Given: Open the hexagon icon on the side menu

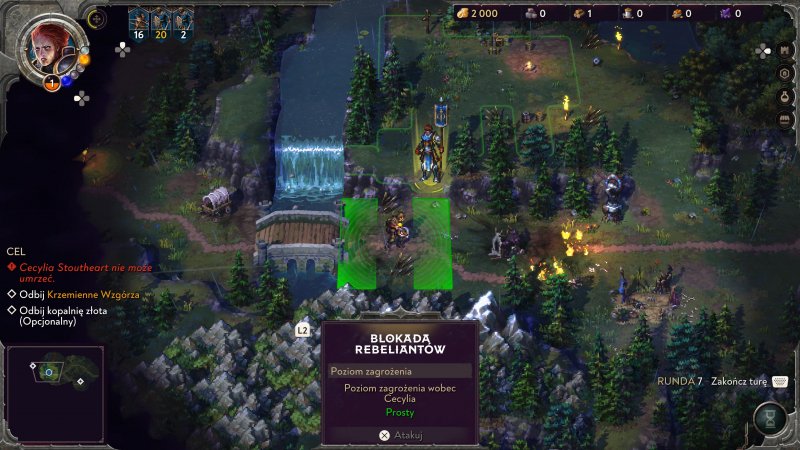Looking at the screenshot, I should tap(785, 74).
